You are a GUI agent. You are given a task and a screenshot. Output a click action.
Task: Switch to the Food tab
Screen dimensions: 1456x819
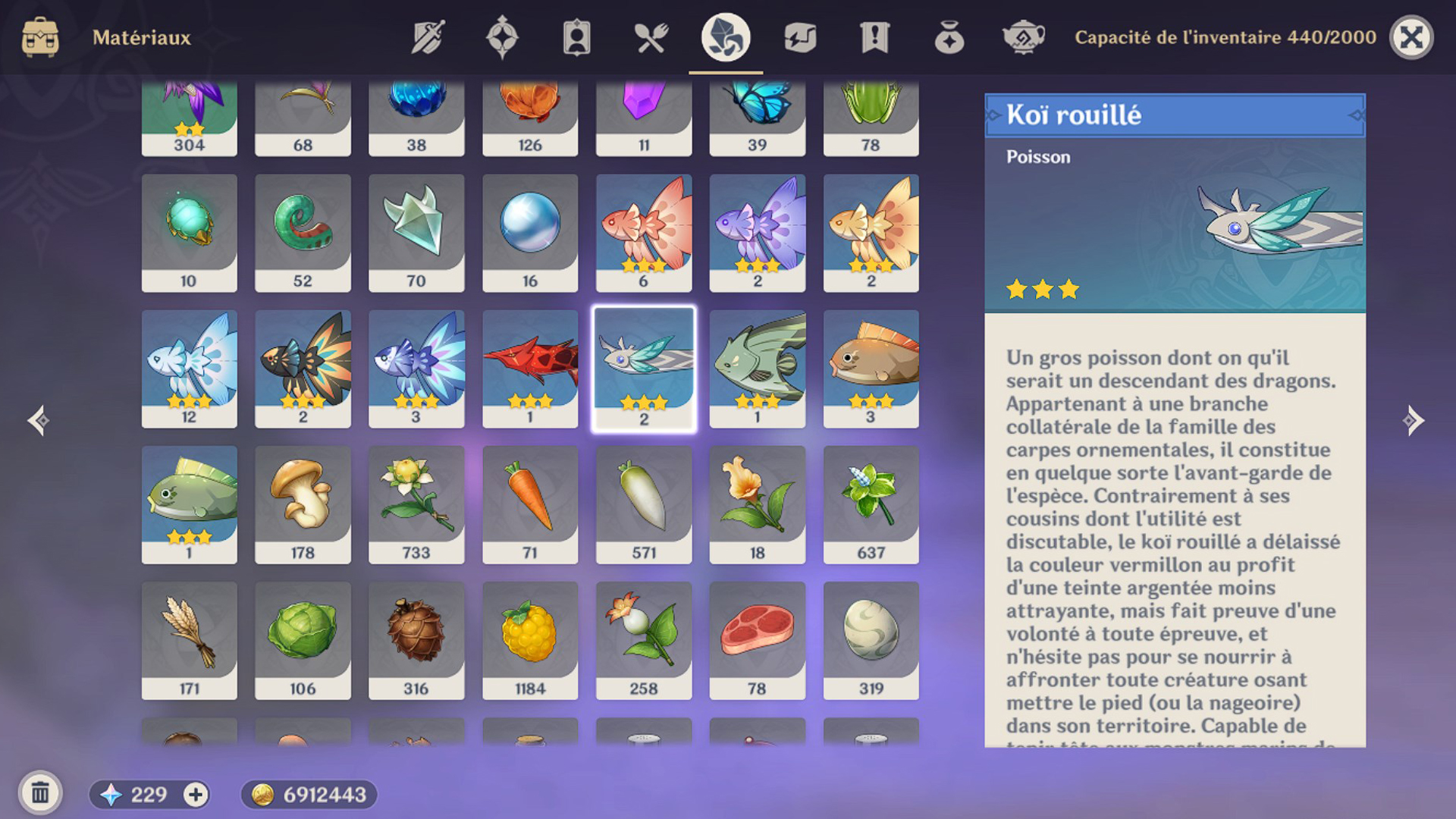point(651,37)
